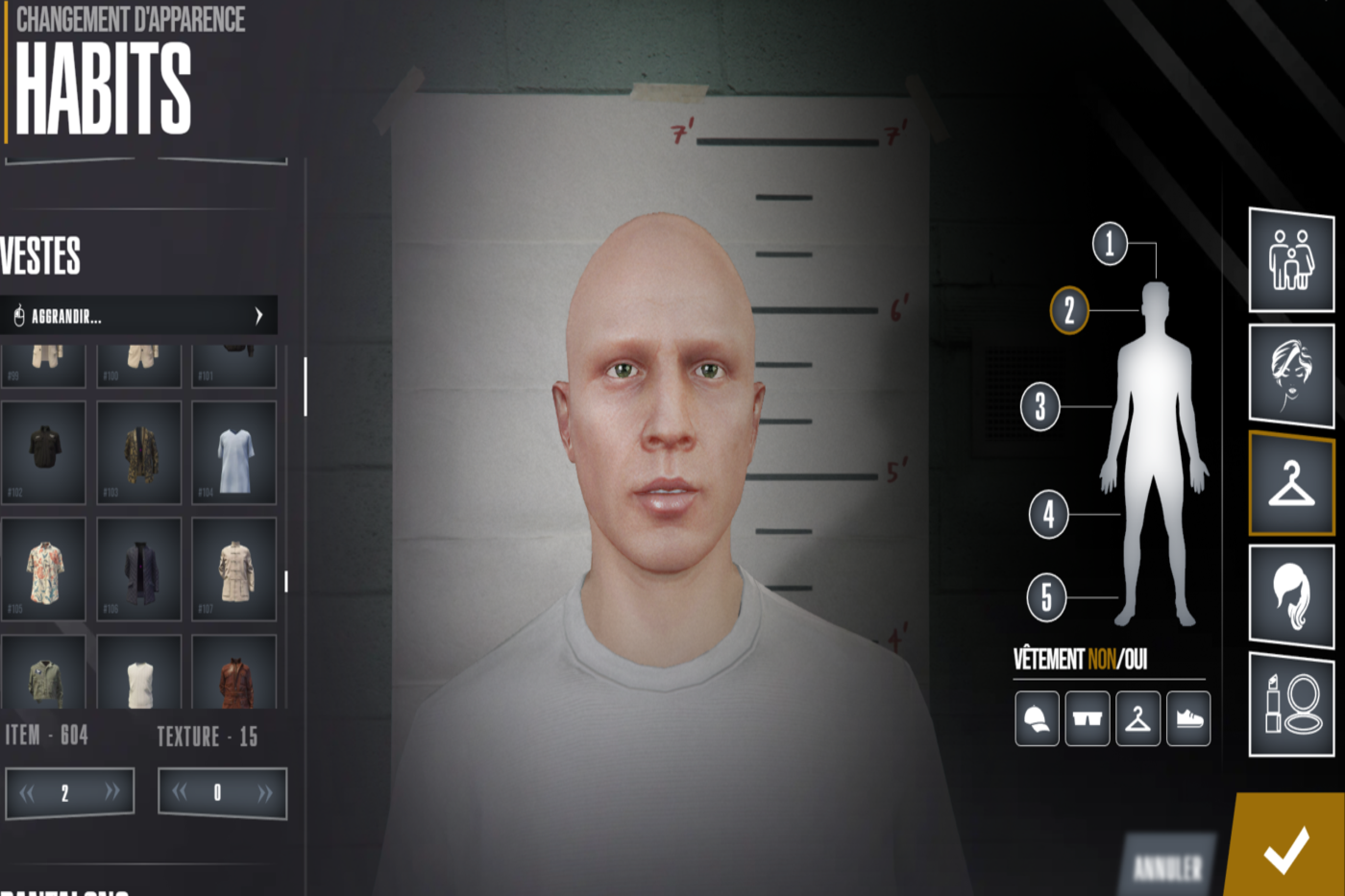1345x896 pixels.
Task: Toggle the shoe clothing visibility
Action: pos(1188,718)
